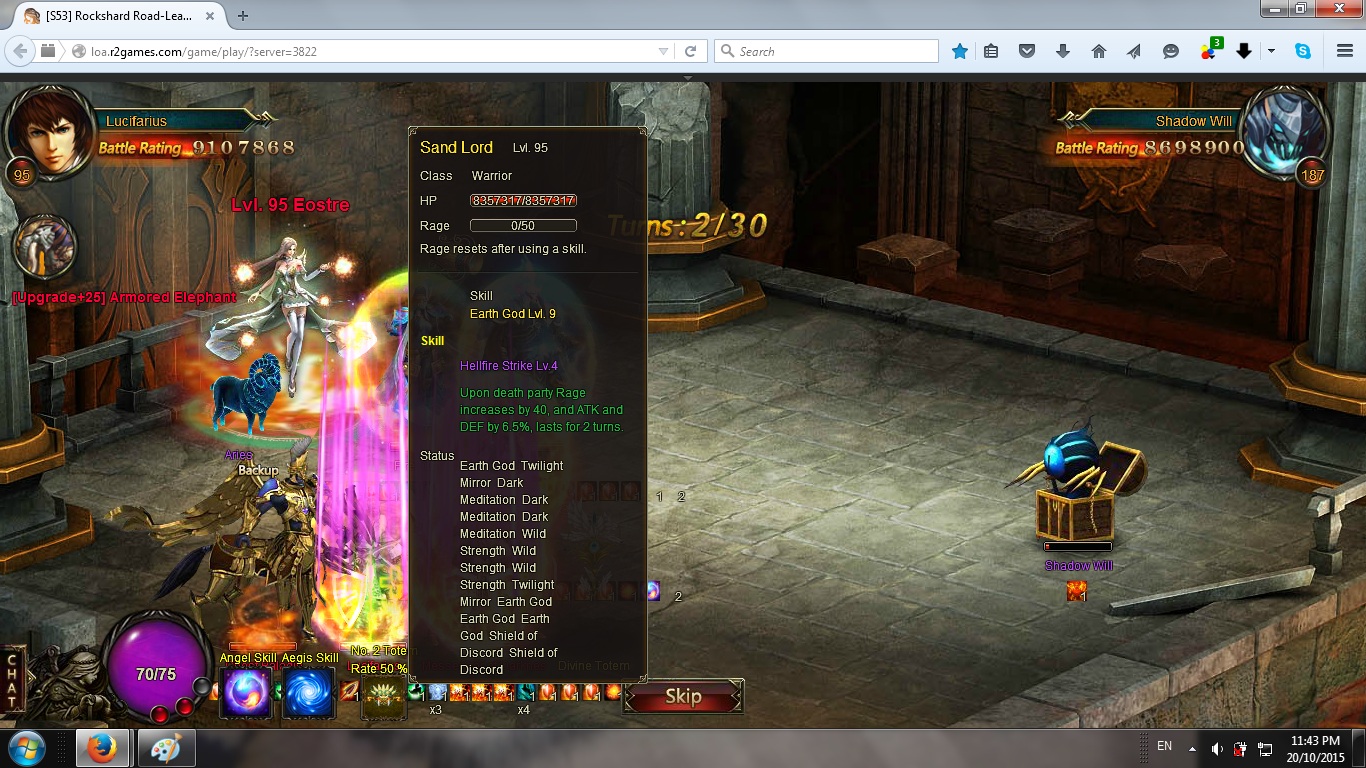Activate the Aegis Skill icon

pos(308,692)
